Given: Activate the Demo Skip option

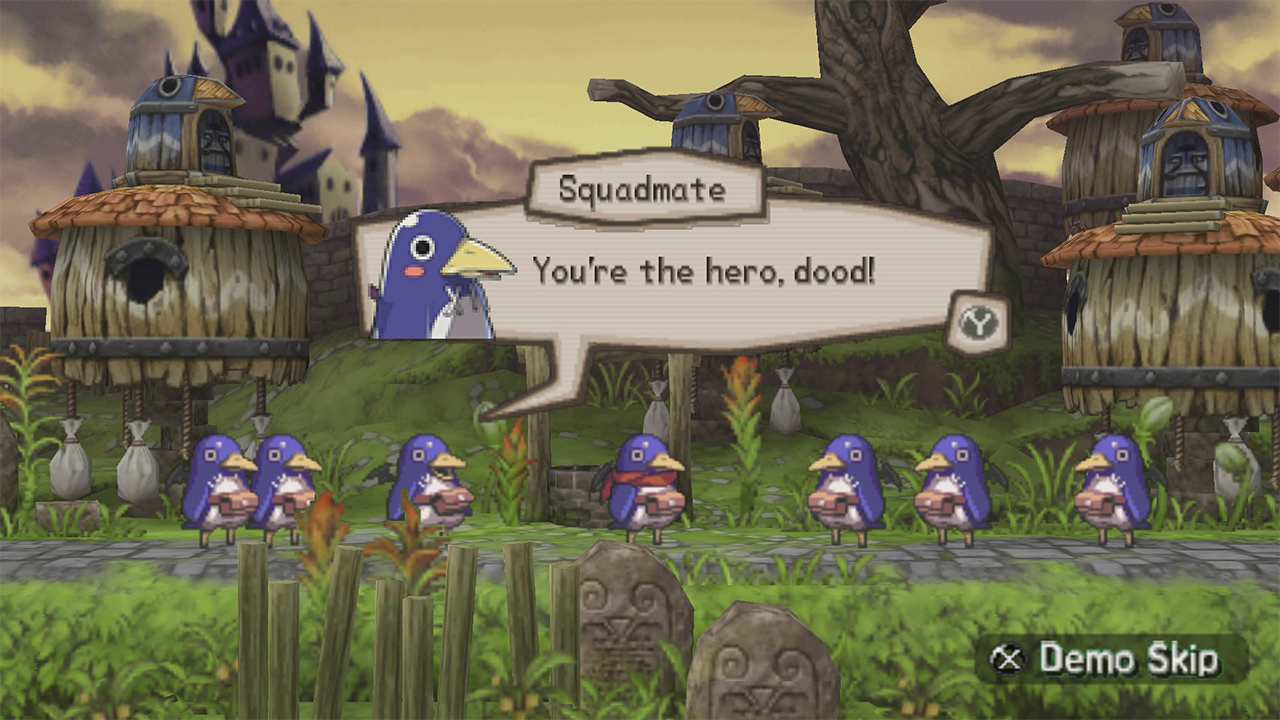Looking at the screenshot, I should 1130,660.
